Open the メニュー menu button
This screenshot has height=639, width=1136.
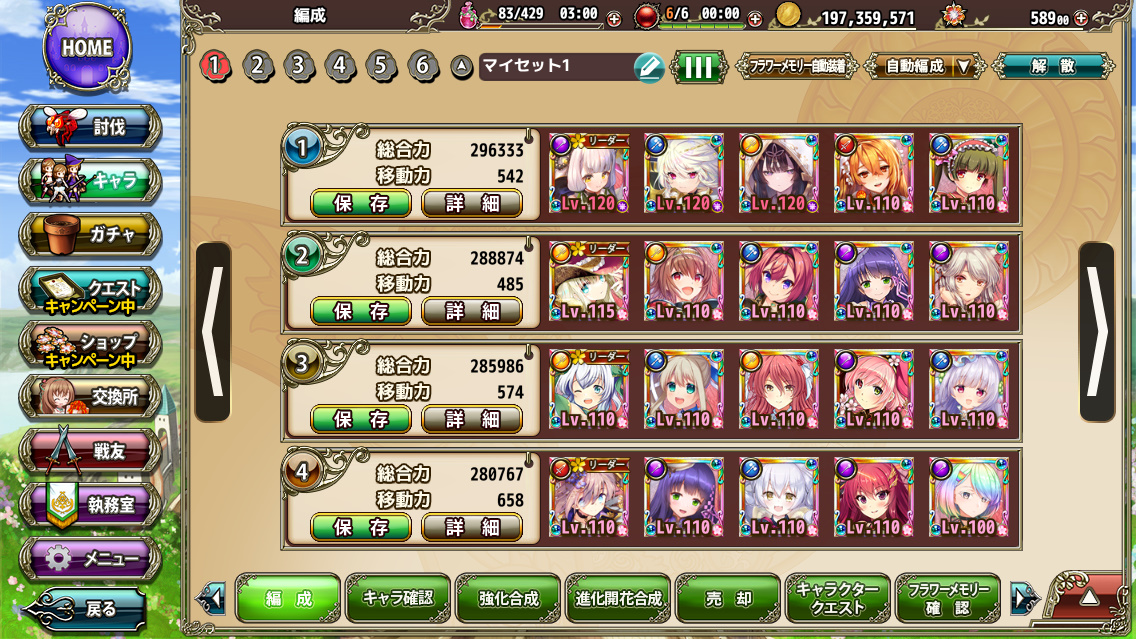tap(90, 558)
